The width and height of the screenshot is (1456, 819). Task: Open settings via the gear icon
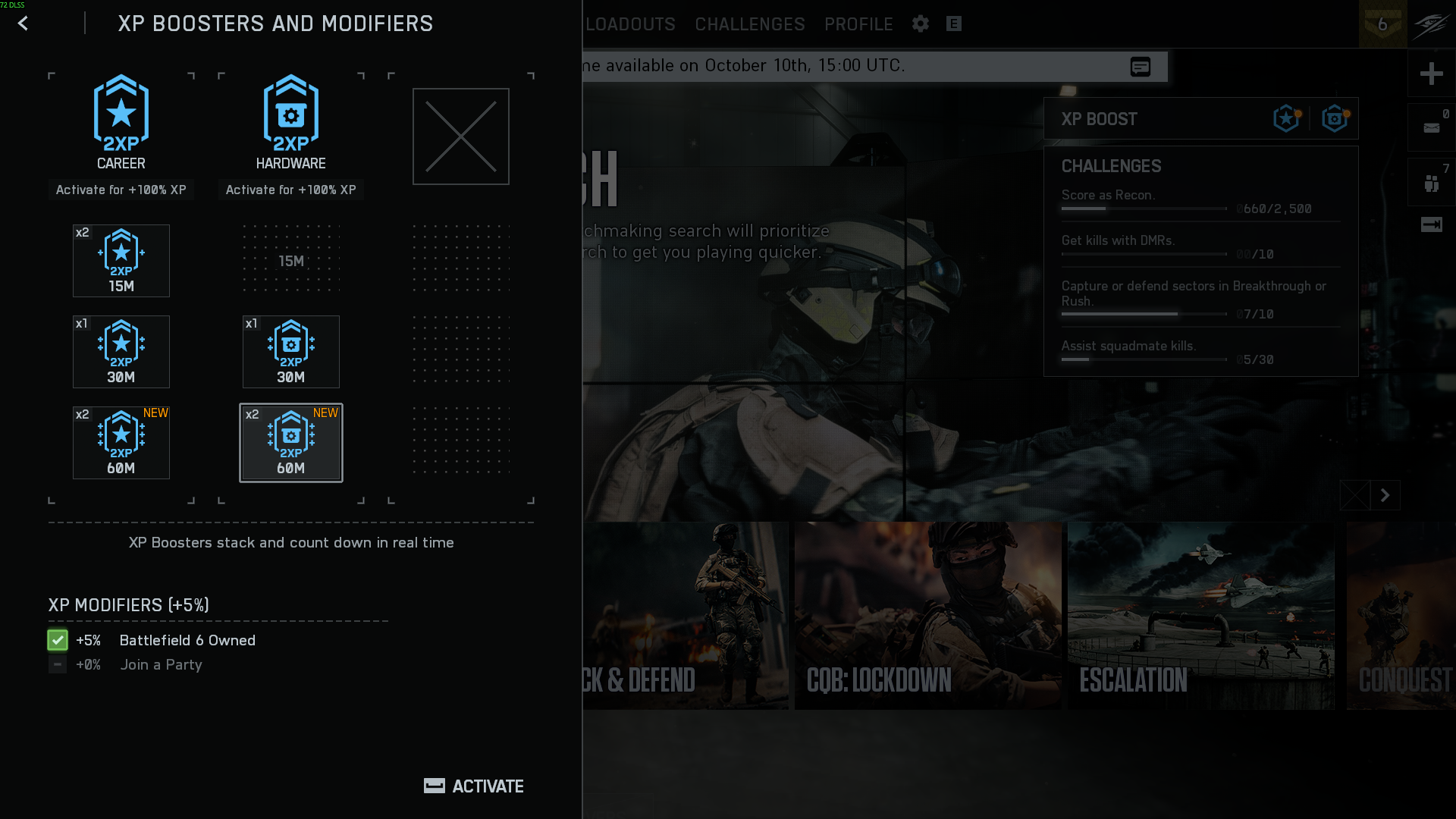coord(921,24)
